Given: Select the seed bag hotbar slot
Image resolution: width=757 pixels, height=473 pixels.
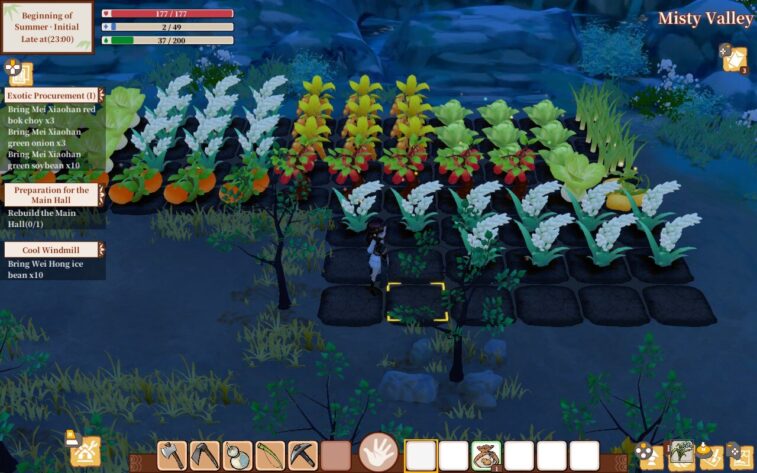Looking at the screenshot, I should (487, 456).
